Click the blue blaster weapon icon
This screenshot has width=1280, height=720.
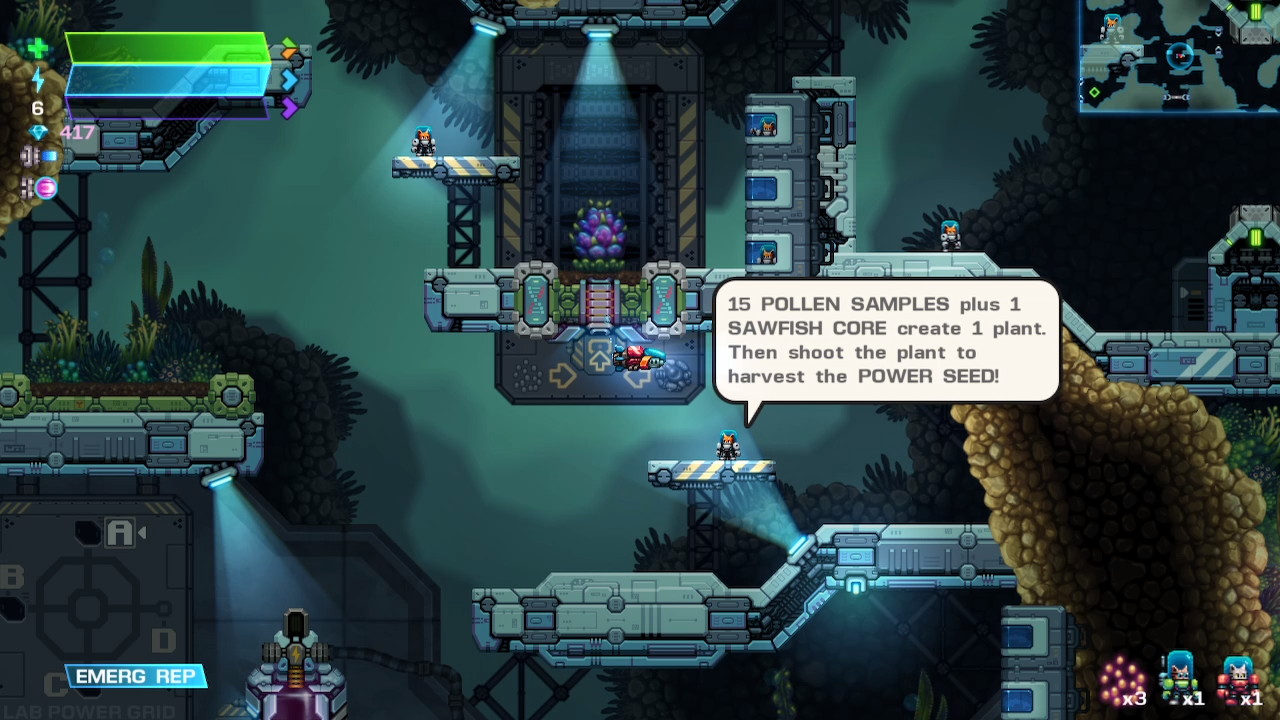pyautogui.click(x=40, y=156)
